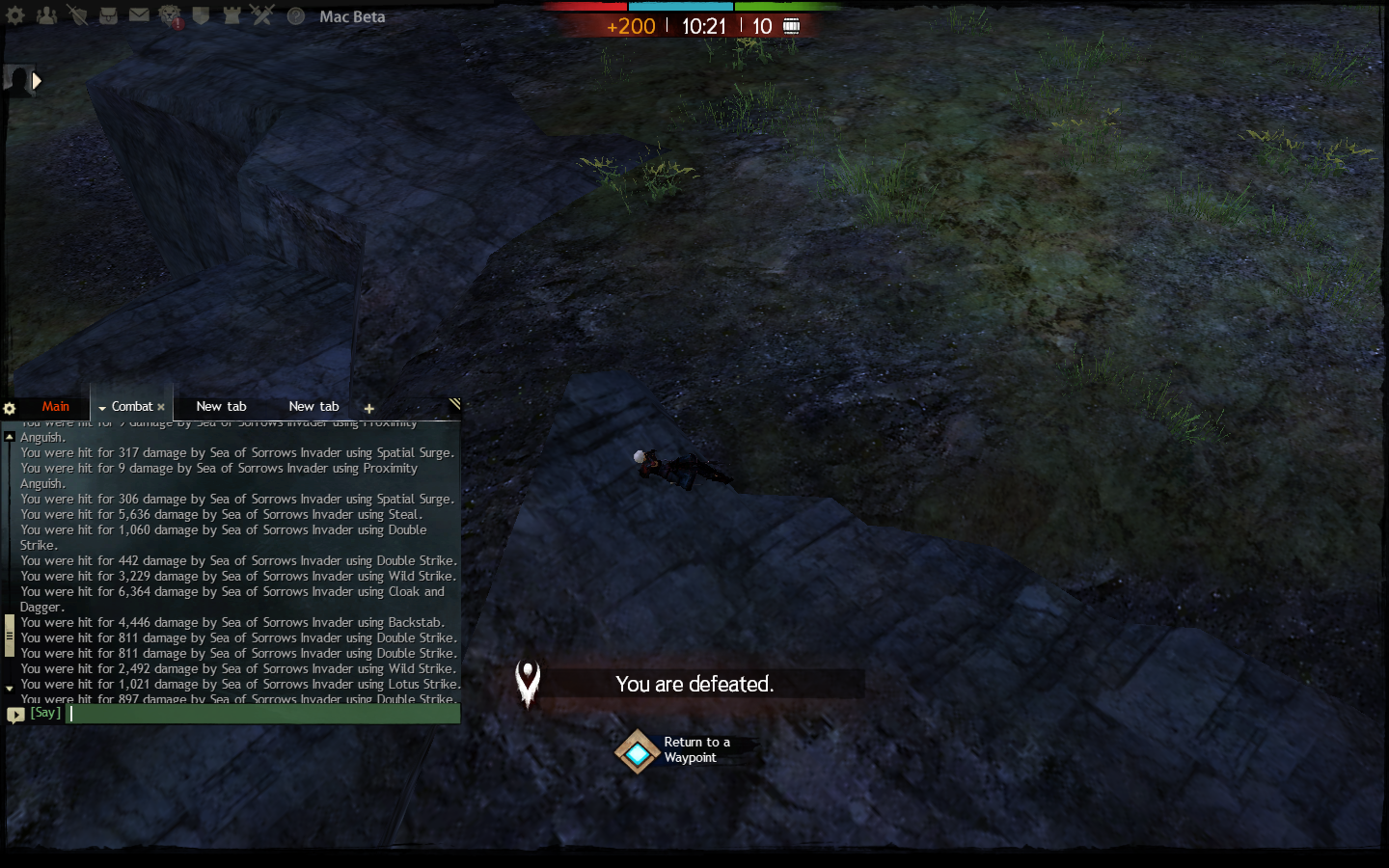Open the Combat tab dropdown arrow
1389x868 pixels.
tap(102, 408)
